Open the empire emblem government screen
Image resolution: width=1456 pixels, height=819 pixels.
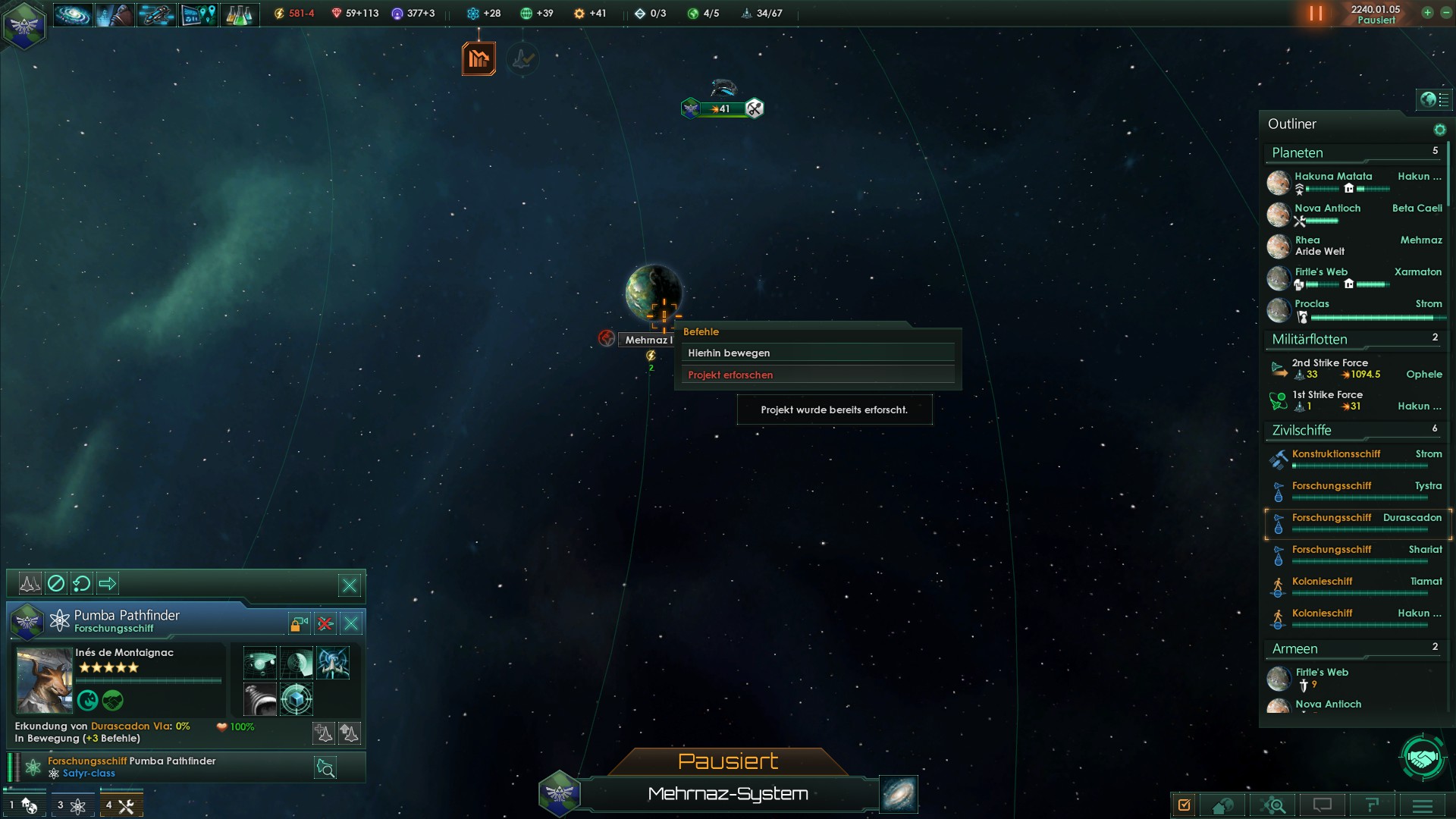click(24, 26)
